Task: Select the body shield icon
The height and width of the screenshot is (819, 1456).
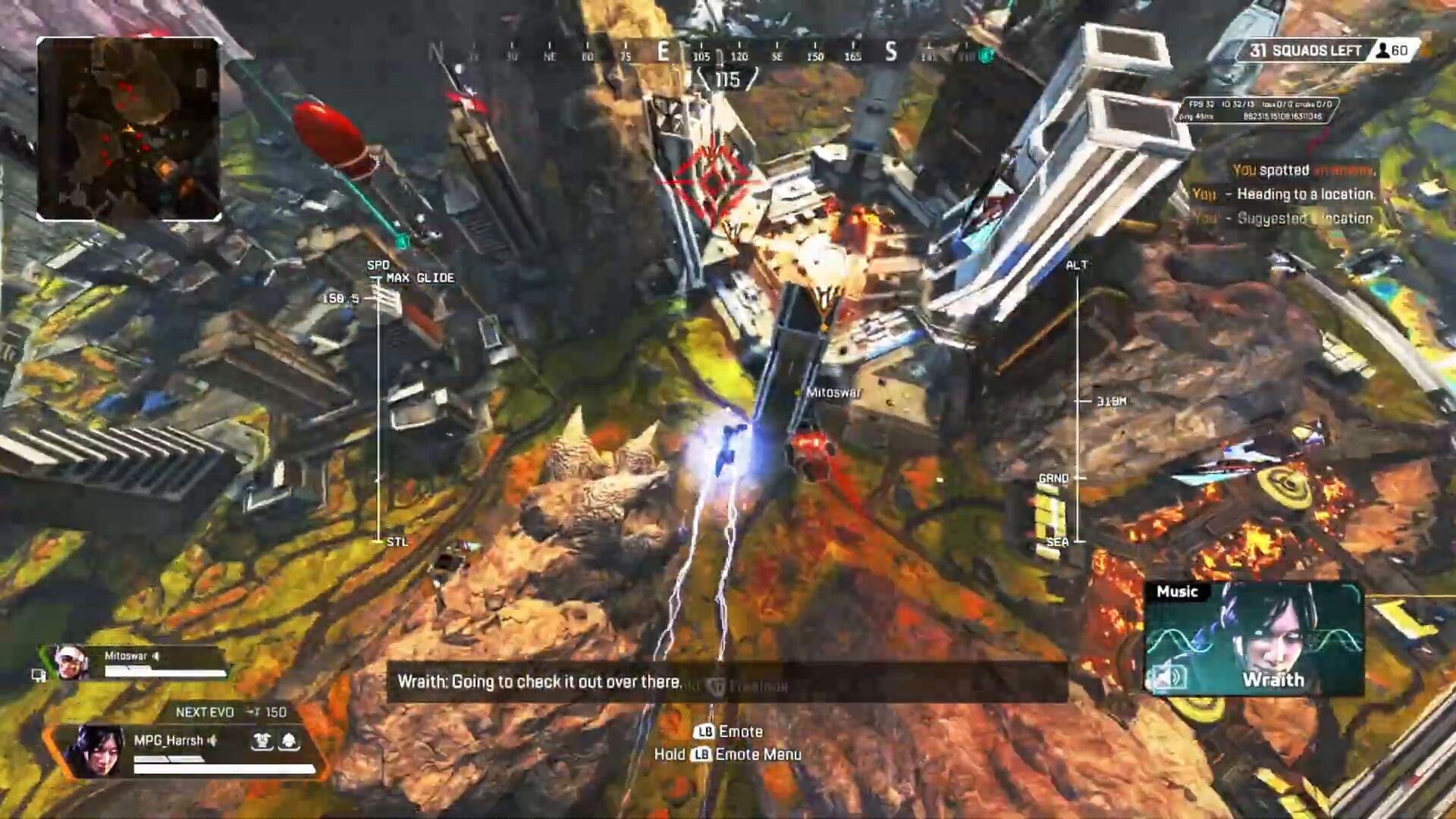Action: [262, 741]
